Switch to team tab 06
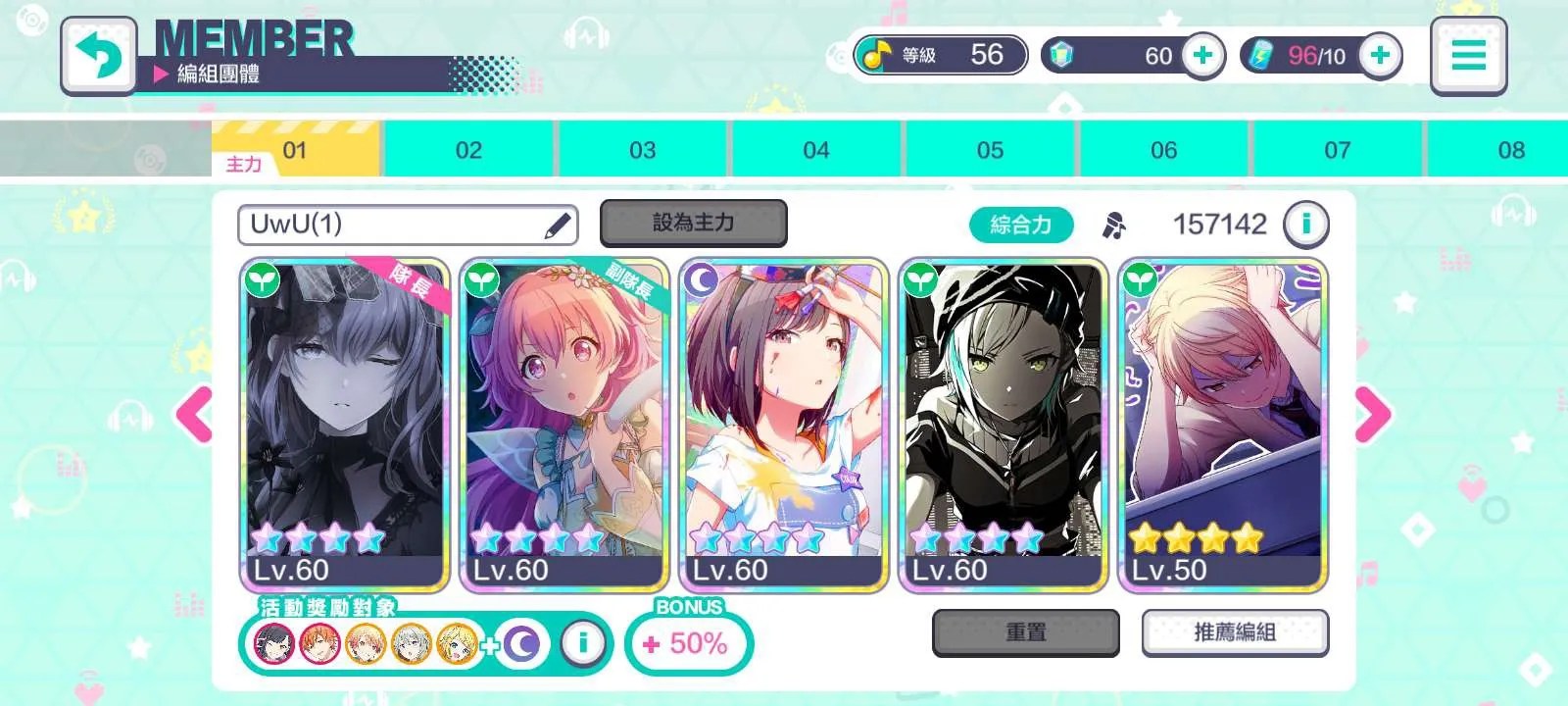This screenshot has height=706, width=1568. [1163, 150]
